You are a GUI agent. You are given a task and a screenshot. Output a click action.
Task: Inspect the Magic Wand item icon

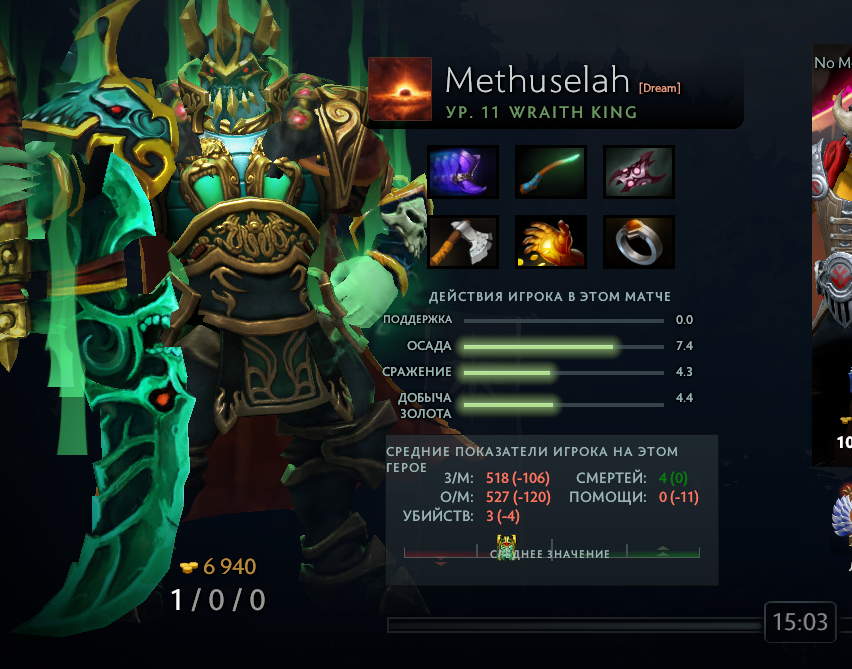tap(551, 171)
